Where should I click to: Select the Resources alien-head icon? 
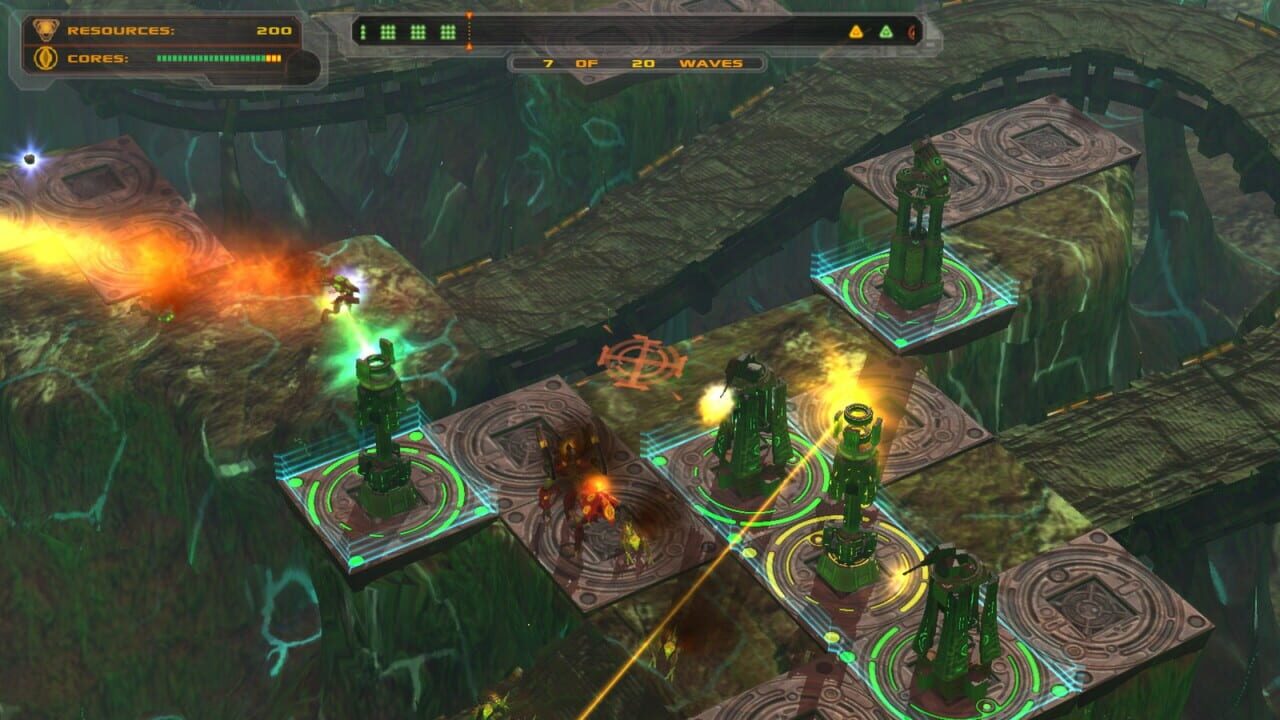point(47,30)
